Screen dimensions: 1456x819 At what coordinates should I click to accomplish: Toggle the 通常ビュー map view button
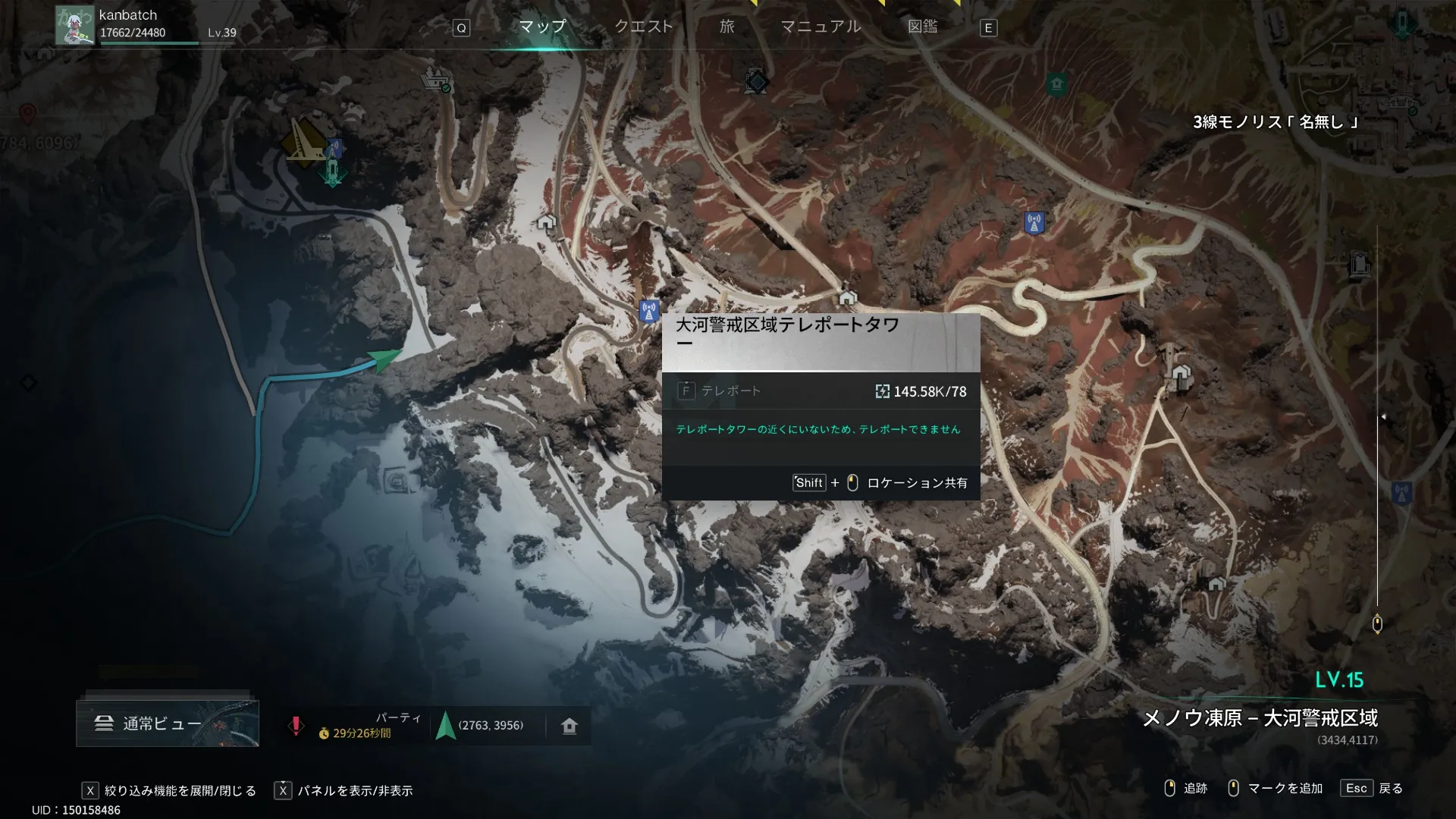click(167, 723)
